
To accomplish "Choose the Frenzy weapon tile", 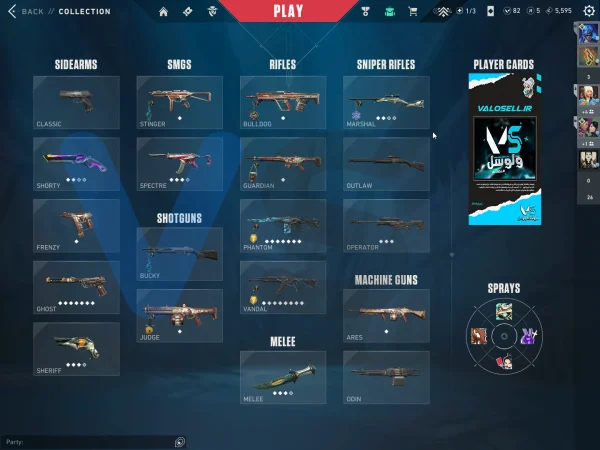I will pyautogui.click(x=76, y=225).
